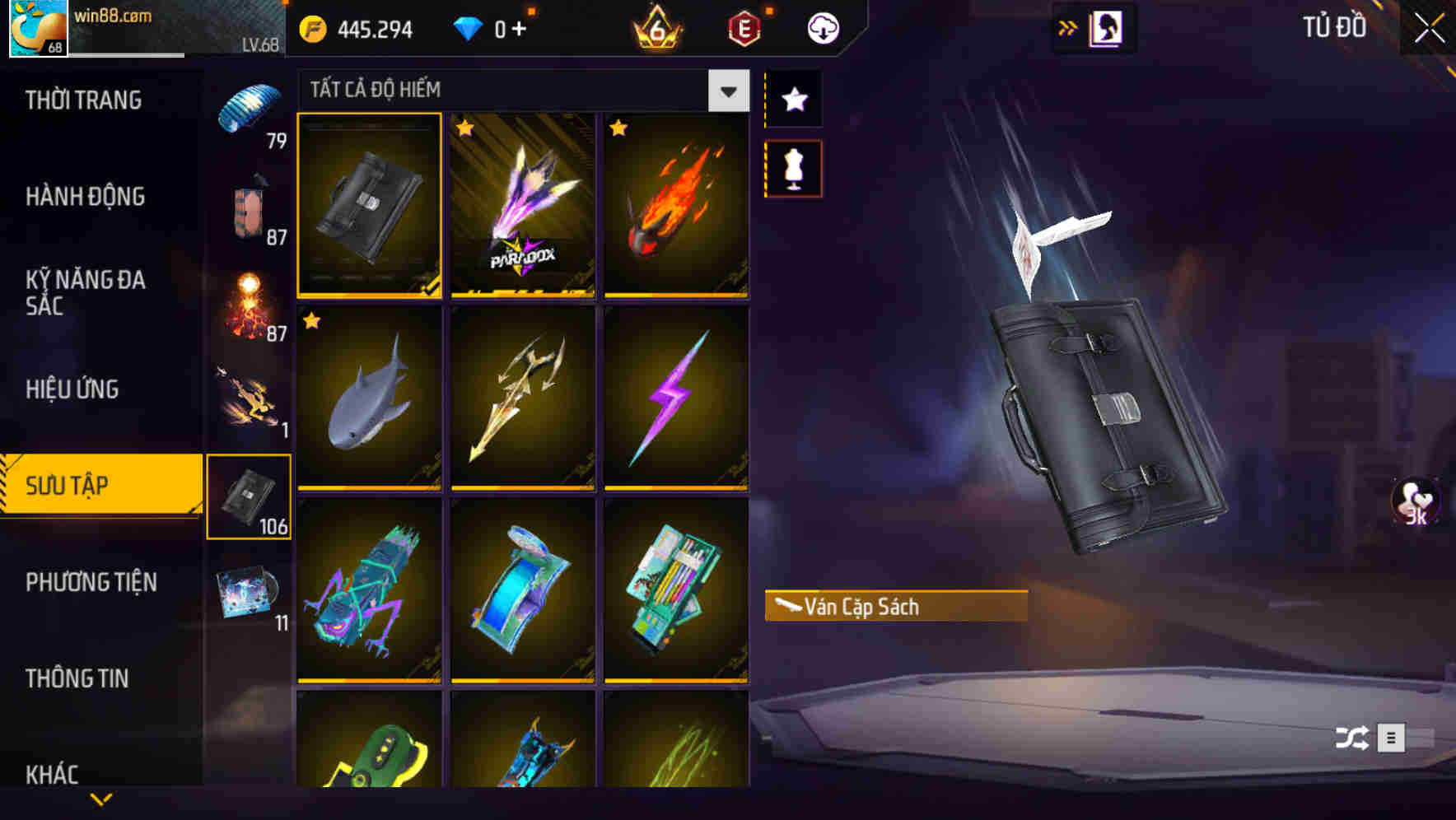Open the cloud download icon

click(824, 27)
